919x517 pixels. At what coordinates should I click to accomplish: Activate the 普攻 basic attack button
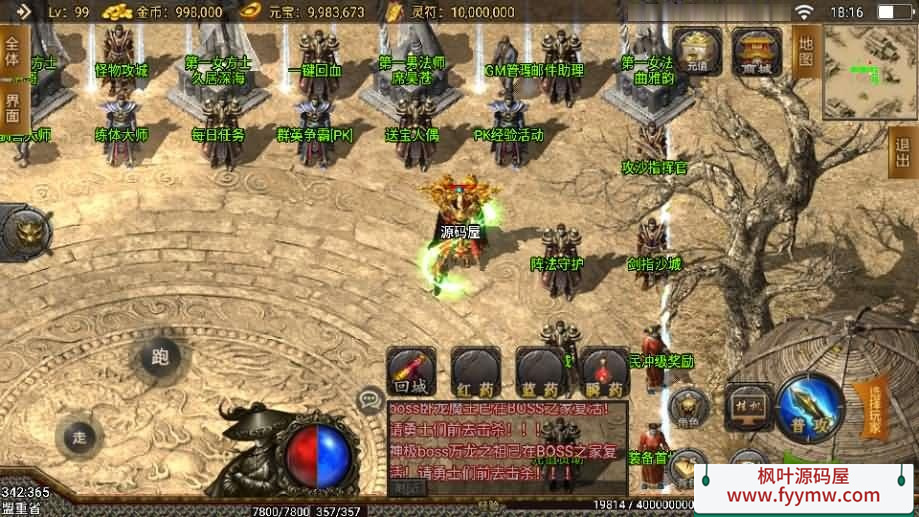[x=808, y=406]
